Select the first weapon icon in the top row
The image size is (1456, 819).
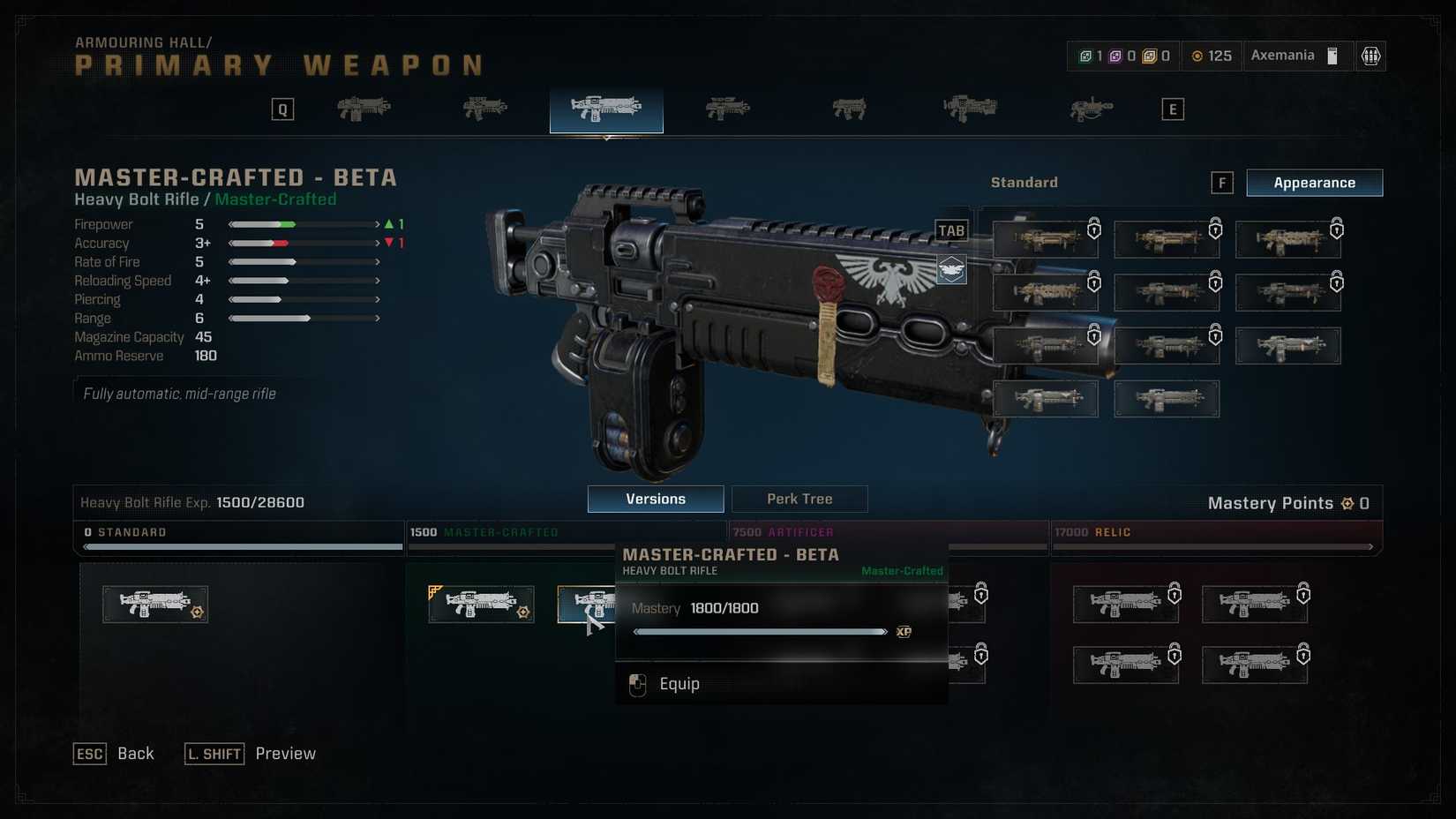coord(364,108)
